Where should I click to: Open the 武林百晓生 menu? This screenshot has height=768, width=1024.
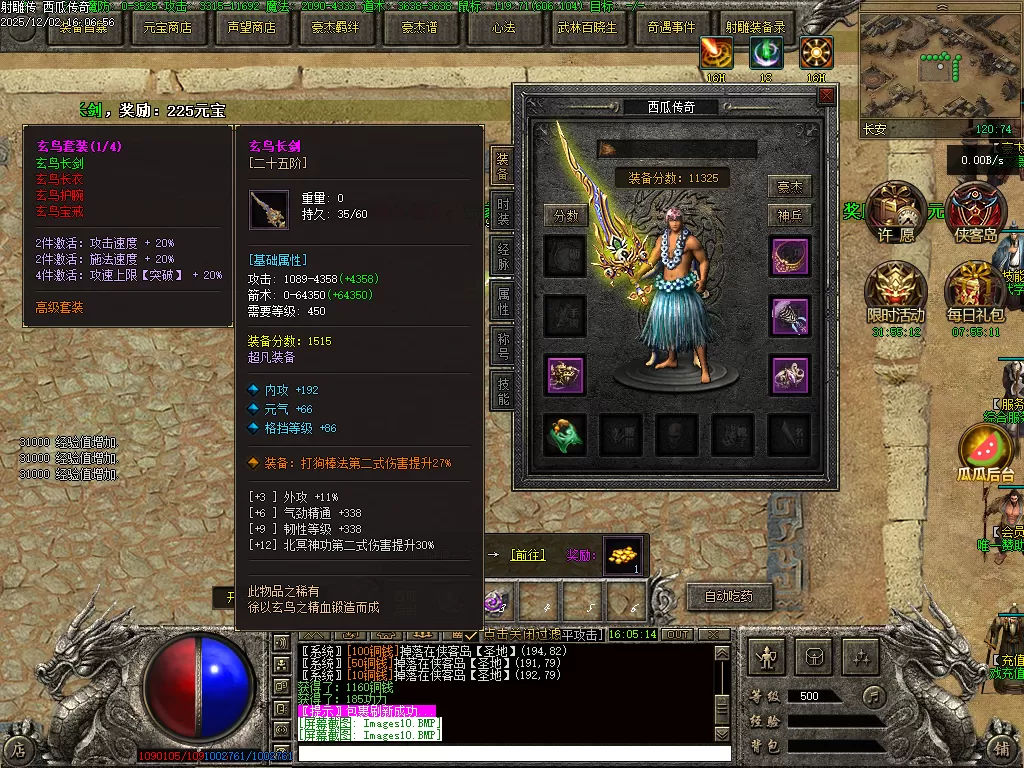(587, 27)
